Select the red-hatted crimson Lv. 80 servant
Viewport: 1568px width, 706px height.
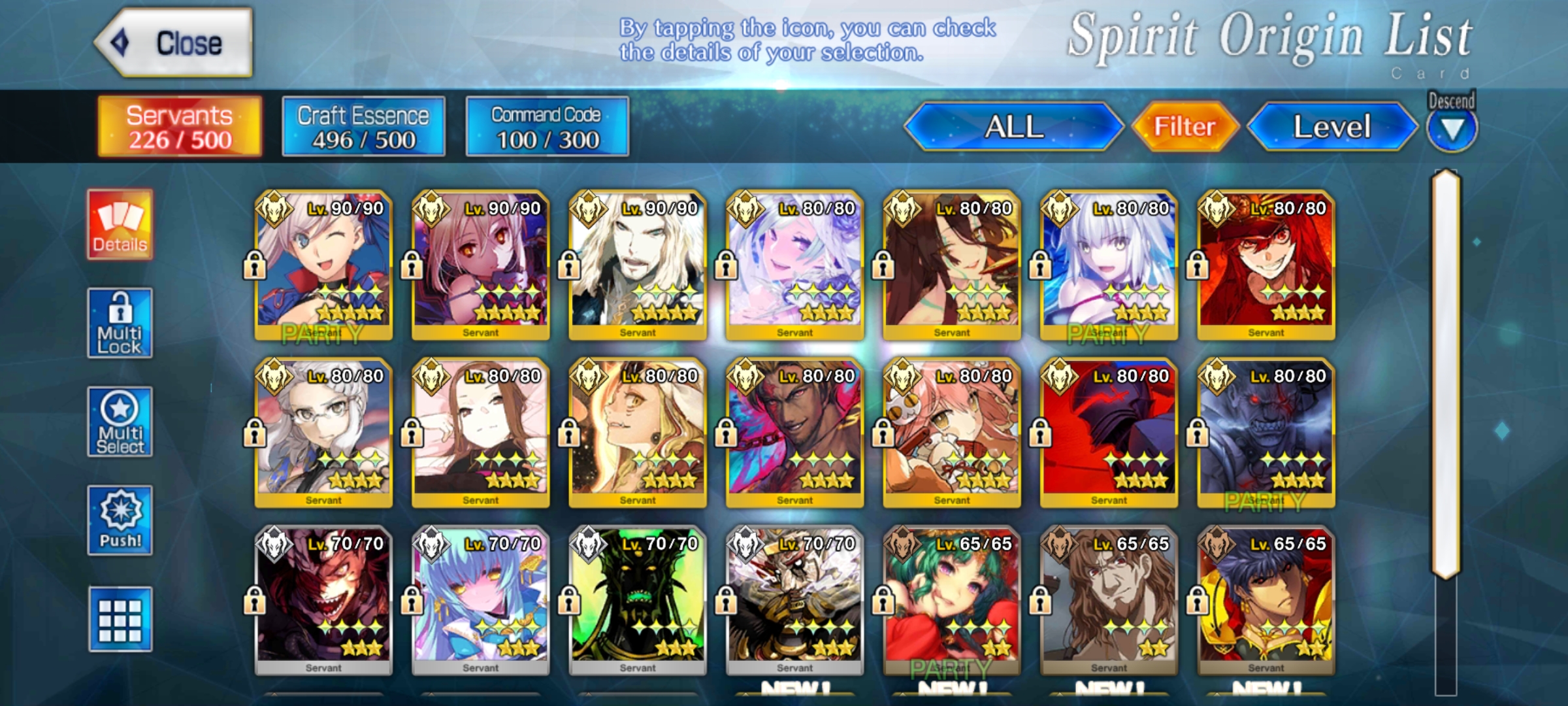tap(1266, 265)
